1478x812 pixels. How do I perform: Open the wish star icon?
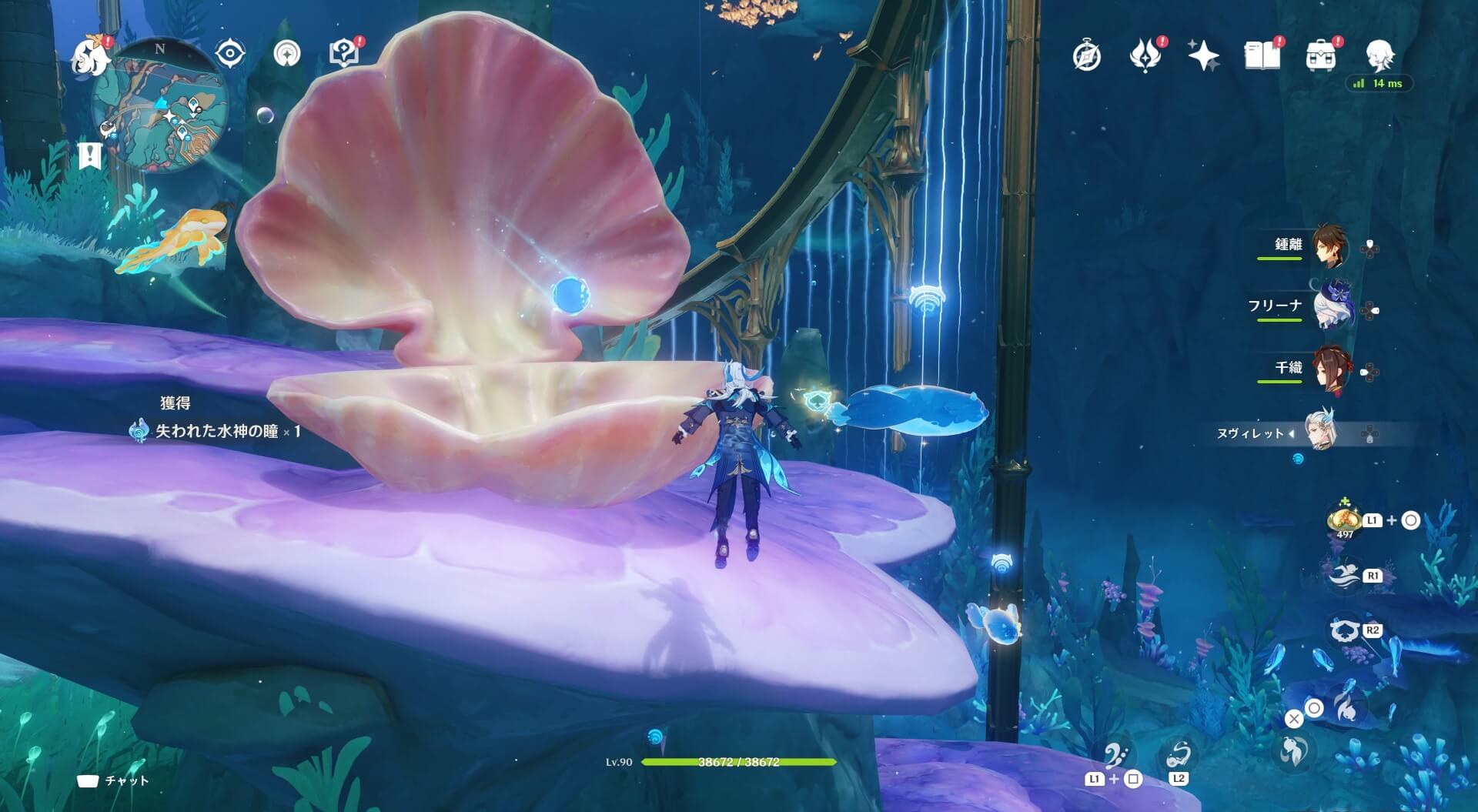pos(1203,55)
